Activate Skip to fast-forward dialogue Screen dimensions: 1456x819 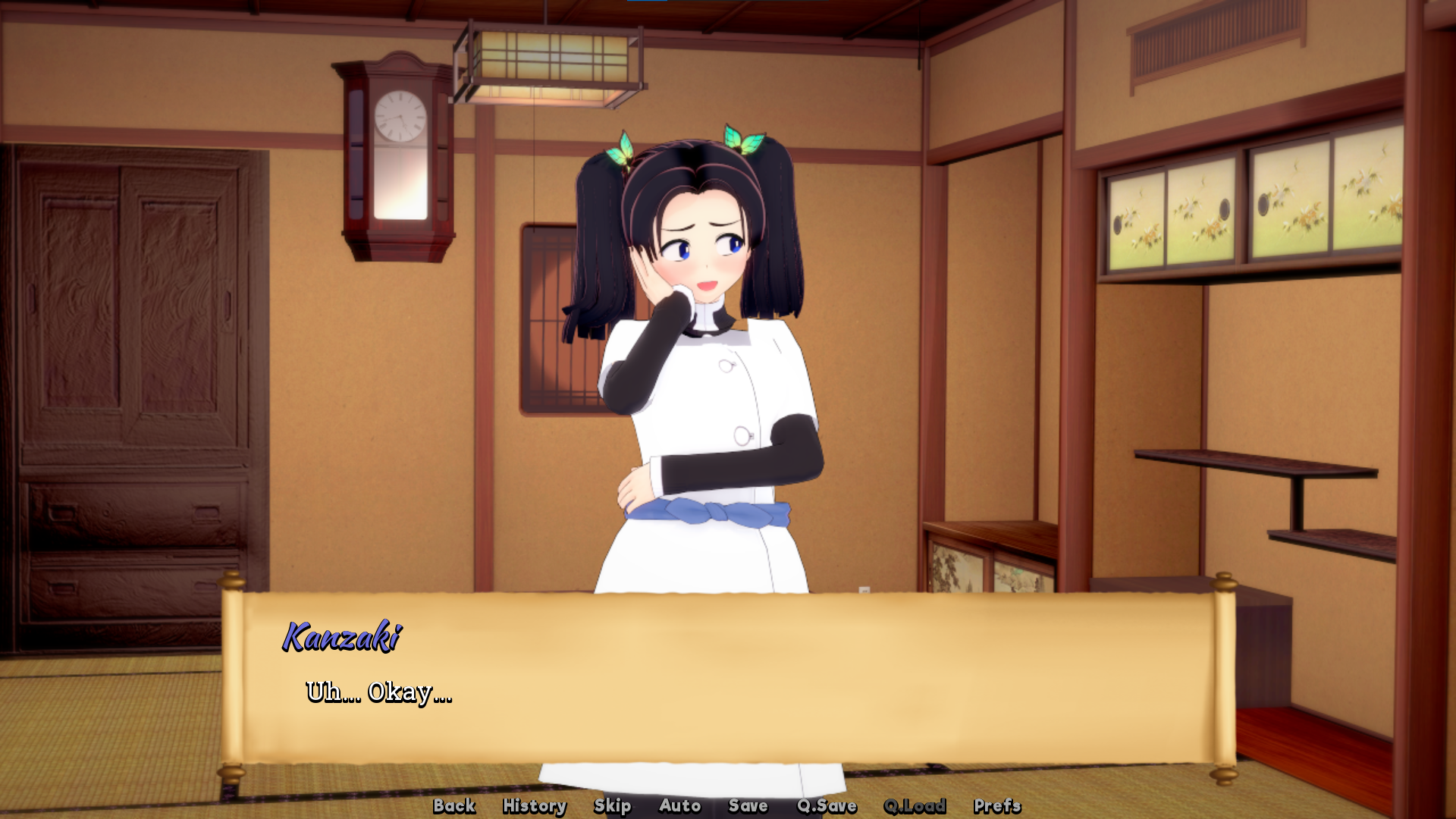pos(612,805)
